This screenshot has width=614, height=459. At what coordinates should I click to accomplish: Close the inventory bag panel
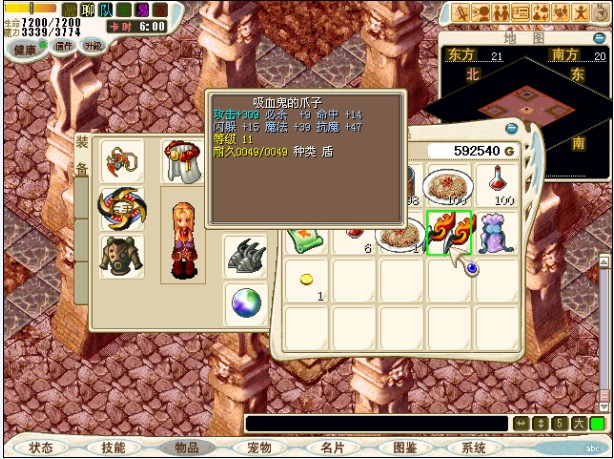pos(512,129)
